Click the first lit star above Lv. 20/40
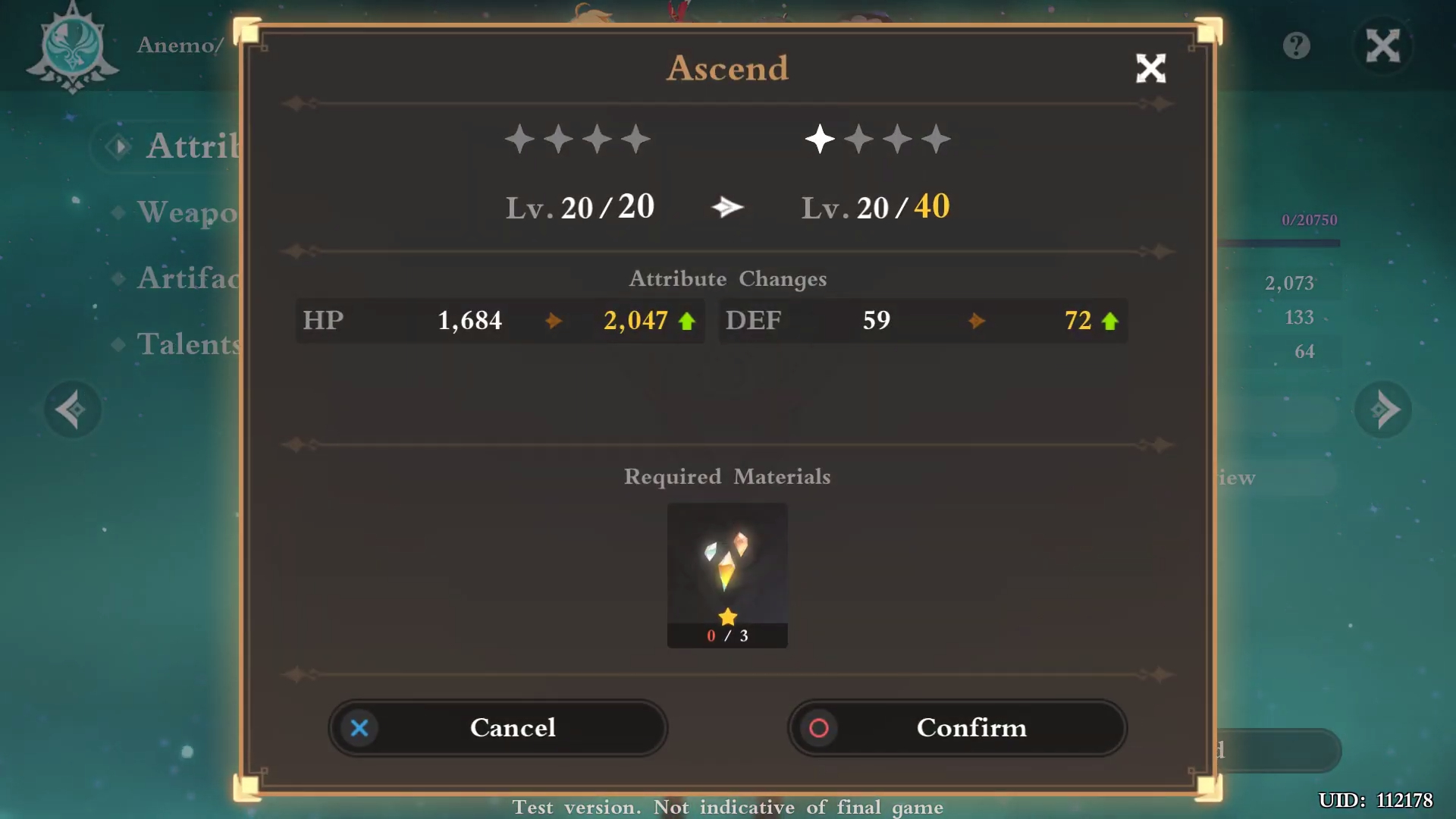This screenshot has height=819, width=1456. coord(819,139)
